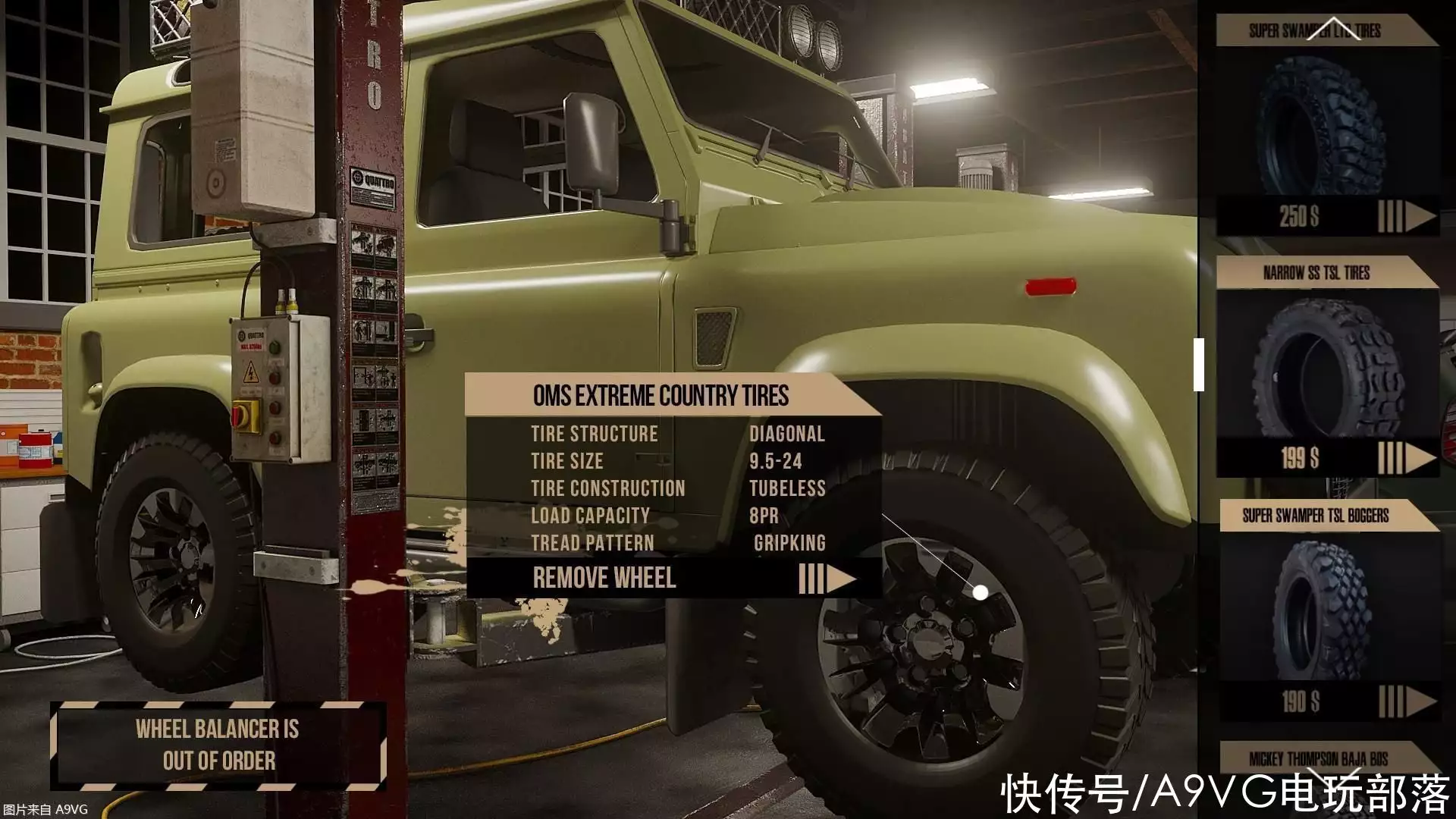Viewport: 1456px width, 819px height.
Task: Show previous tires with the up chevron
Action: [1333, 30]
